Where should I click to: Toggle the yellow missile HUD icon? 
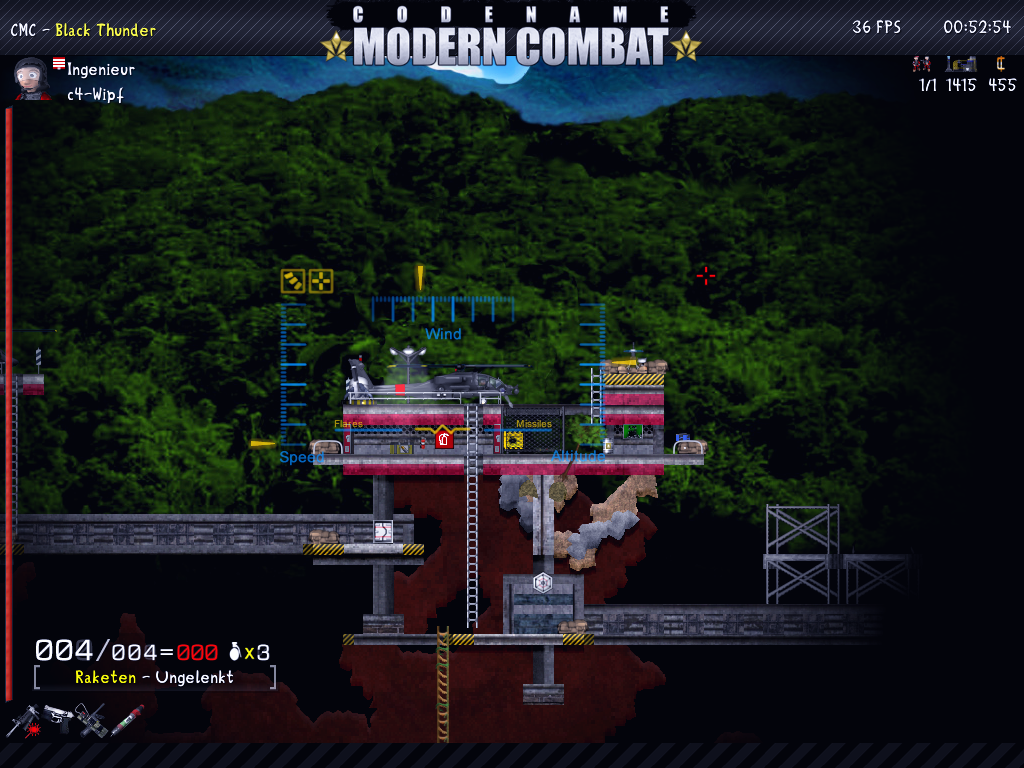click(293, 281)
